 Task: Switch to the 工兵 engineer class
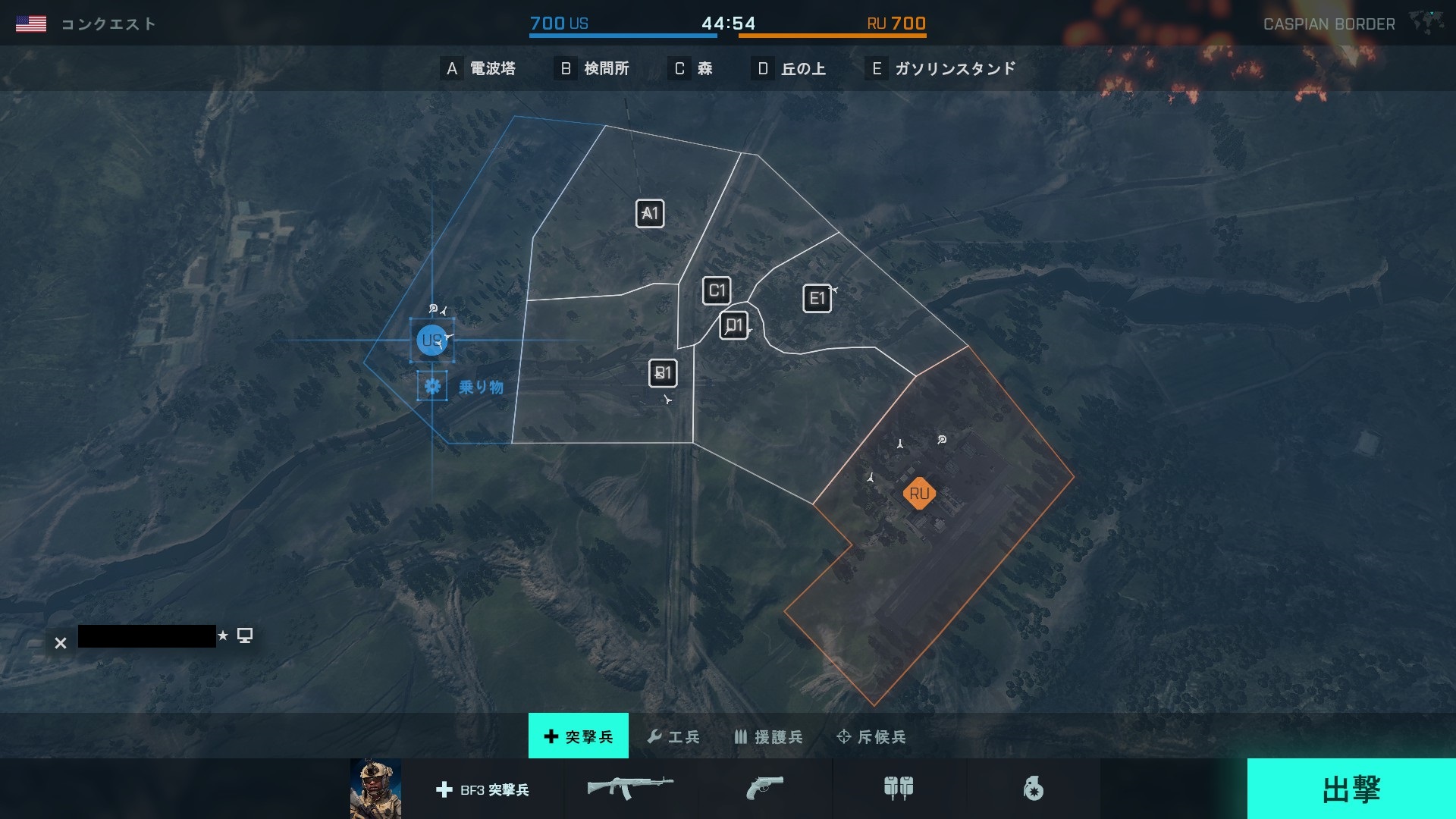(673, 736)
